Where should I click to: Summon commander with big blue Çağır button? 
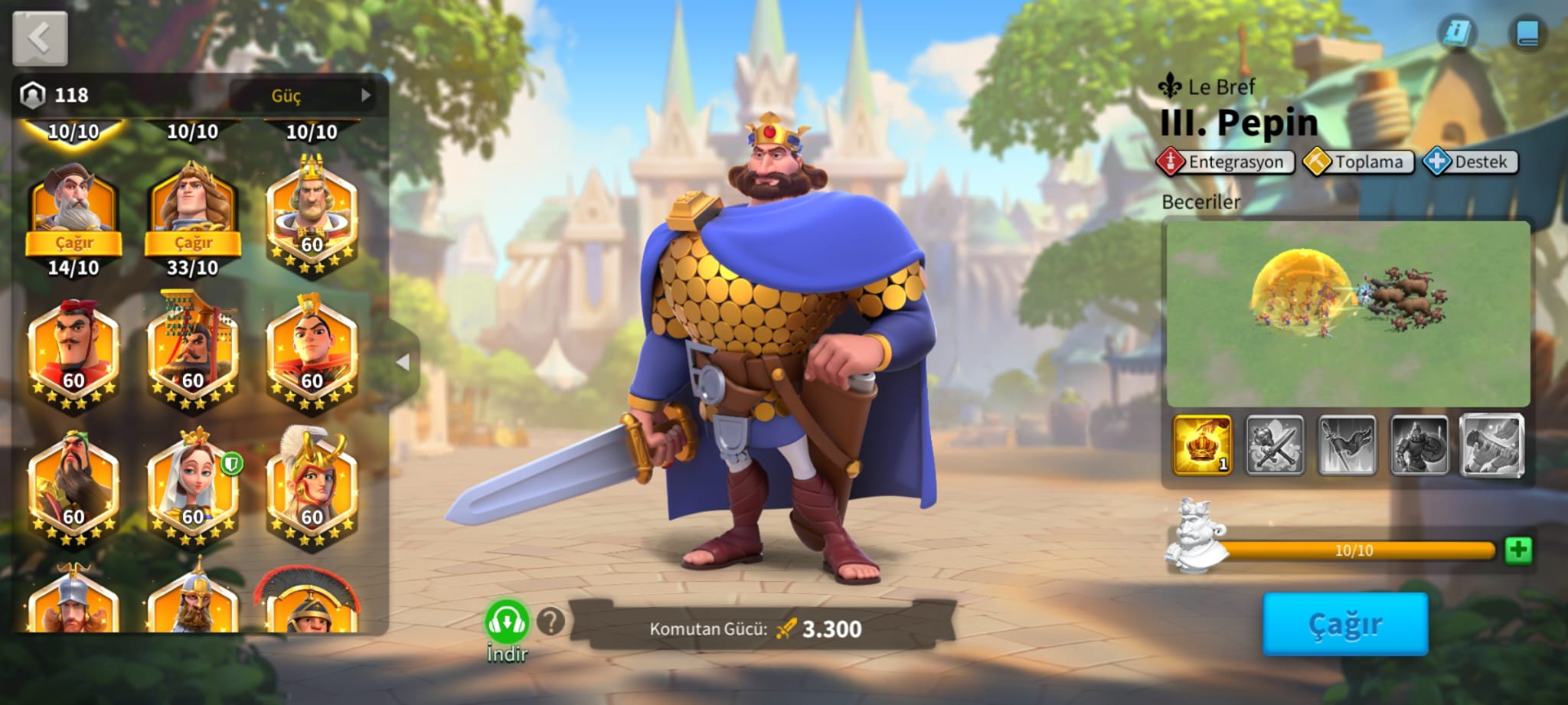[x=1345, y=624]
